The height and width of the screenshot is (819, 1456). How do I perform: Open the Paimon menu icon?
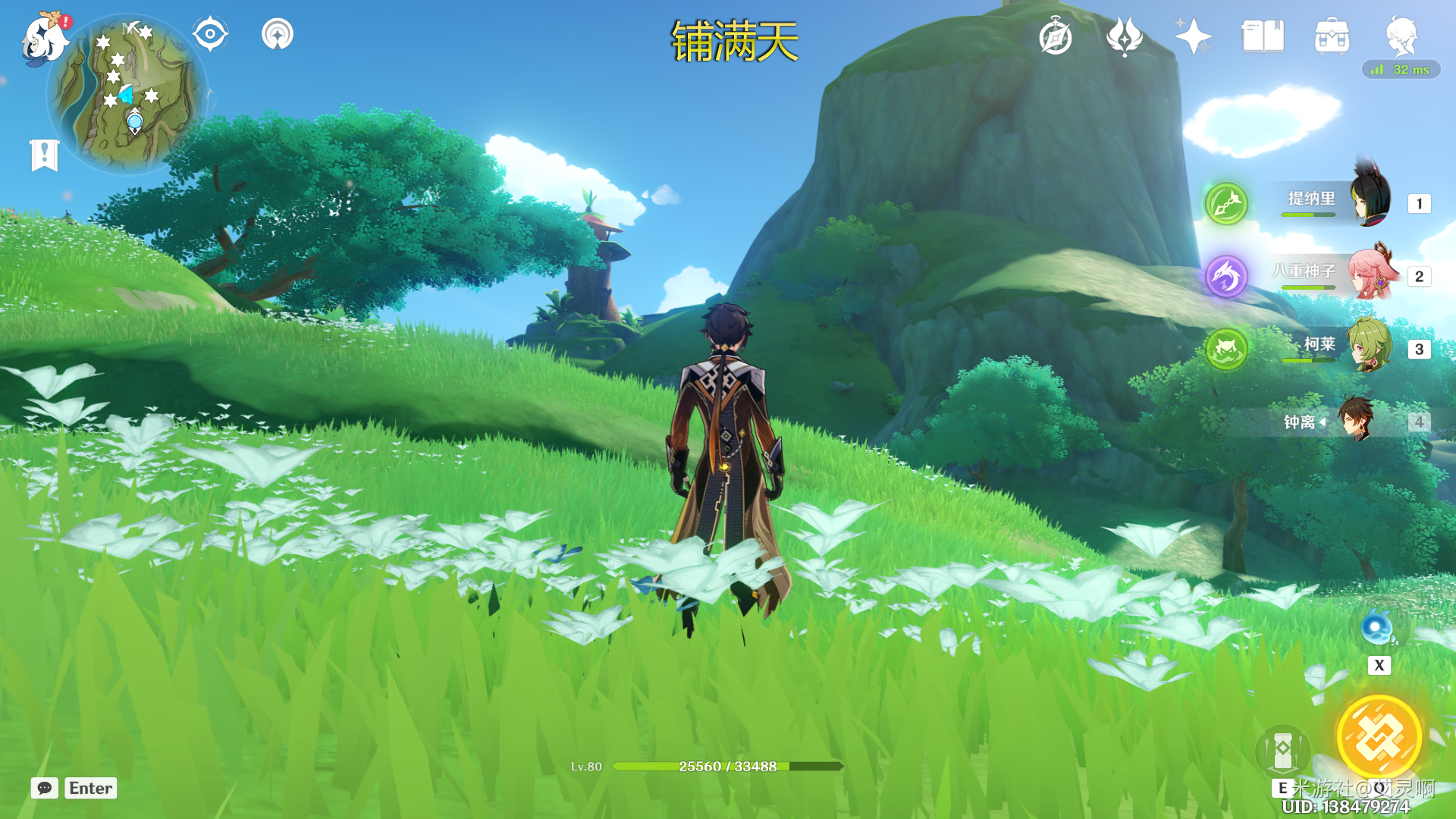44,38
